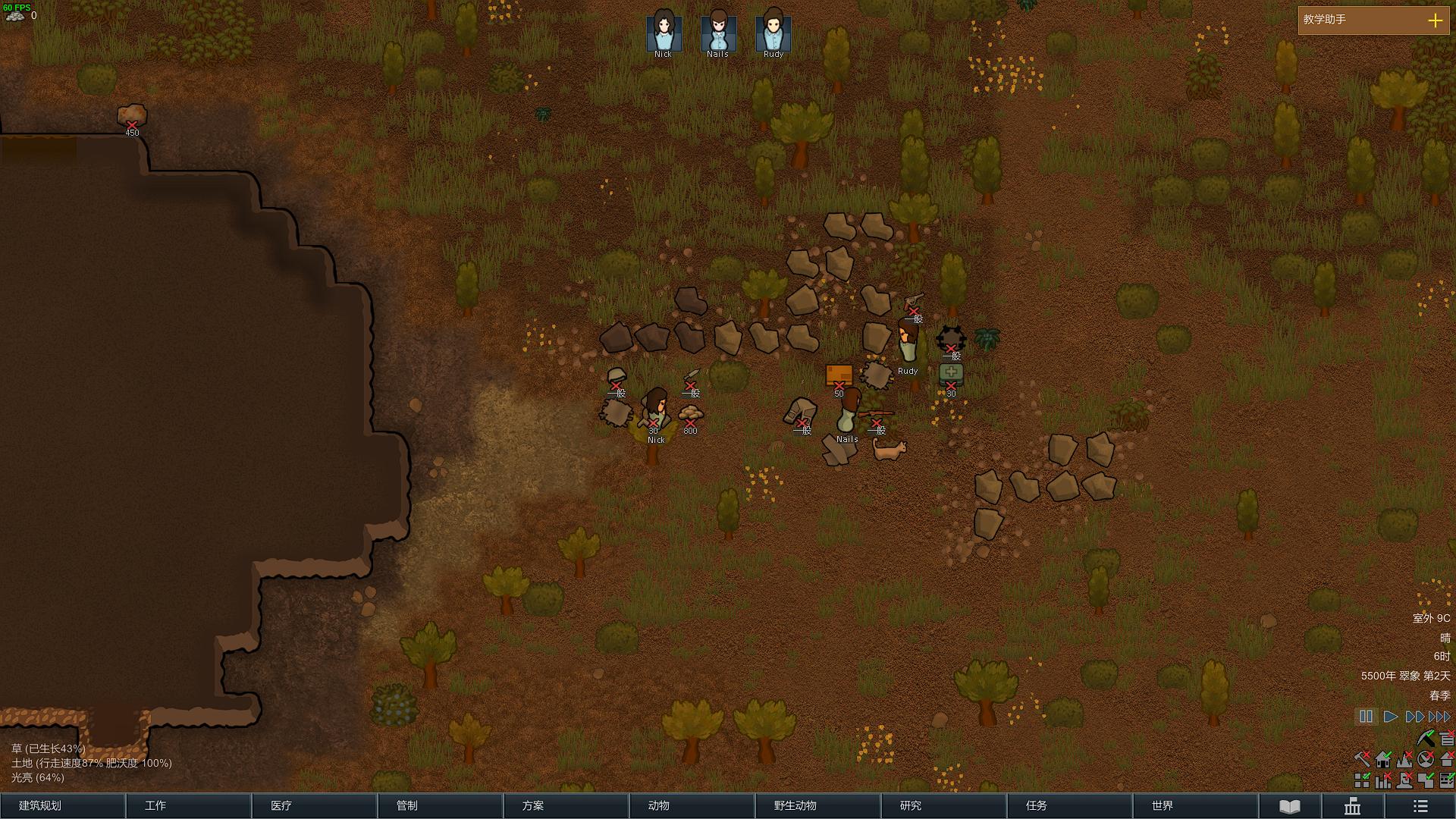Set game to normal play speed
This screenshot has height=819, width=1456.
coord(1391,717)
